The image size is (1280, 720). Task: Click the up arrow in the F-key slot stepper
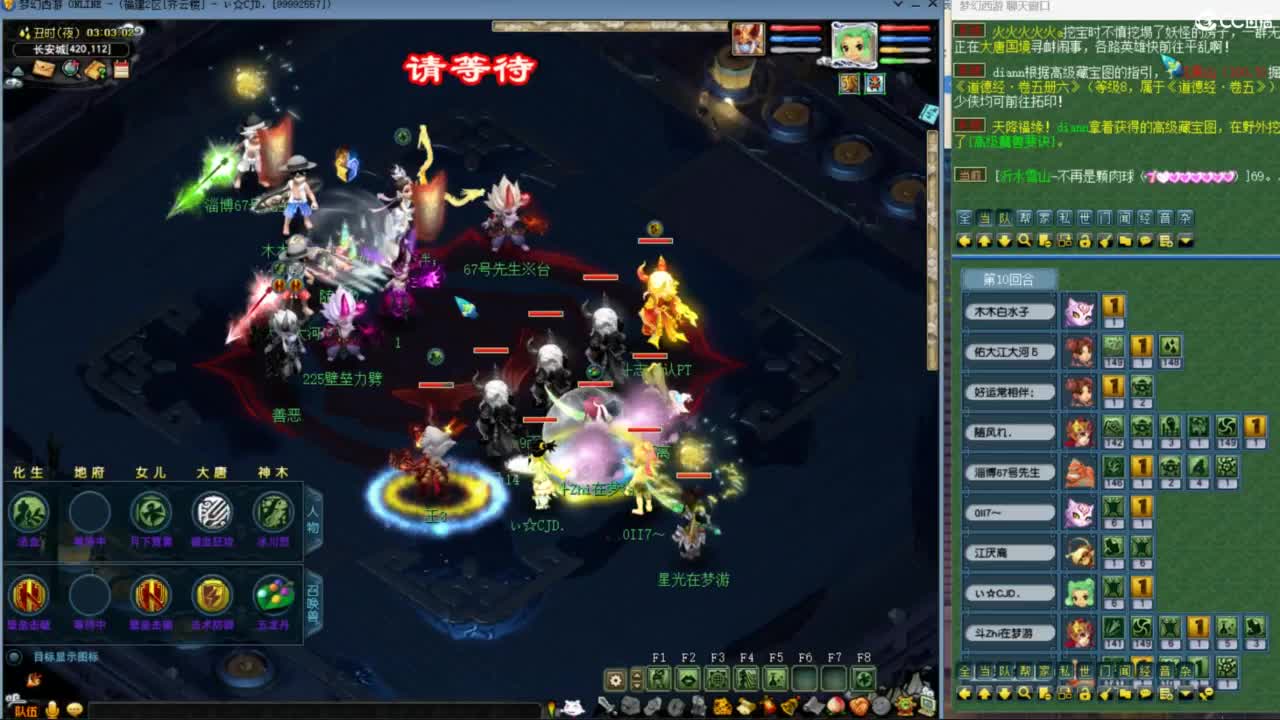click(x=636, y=673)
